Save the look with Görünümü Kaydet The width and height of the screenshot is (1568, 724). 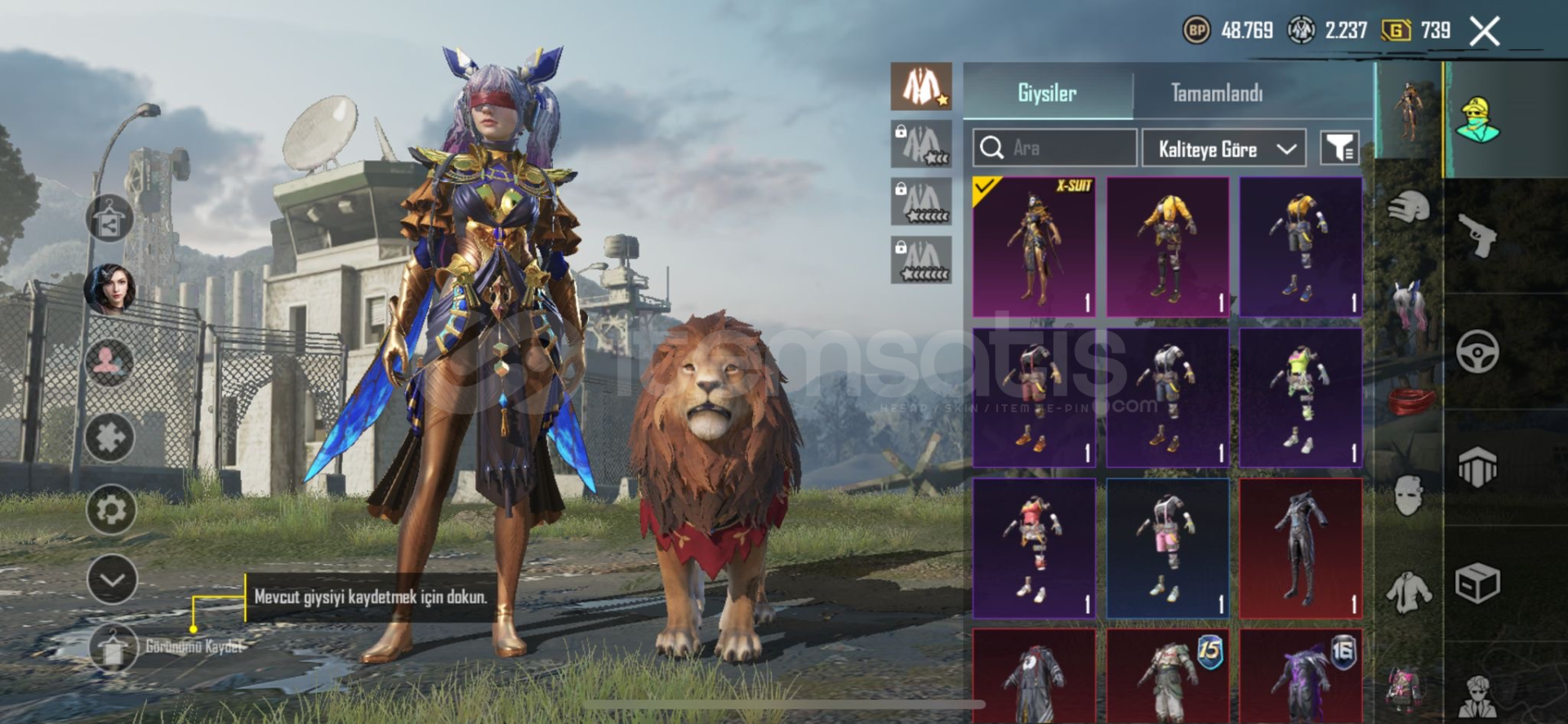point(114,648)
